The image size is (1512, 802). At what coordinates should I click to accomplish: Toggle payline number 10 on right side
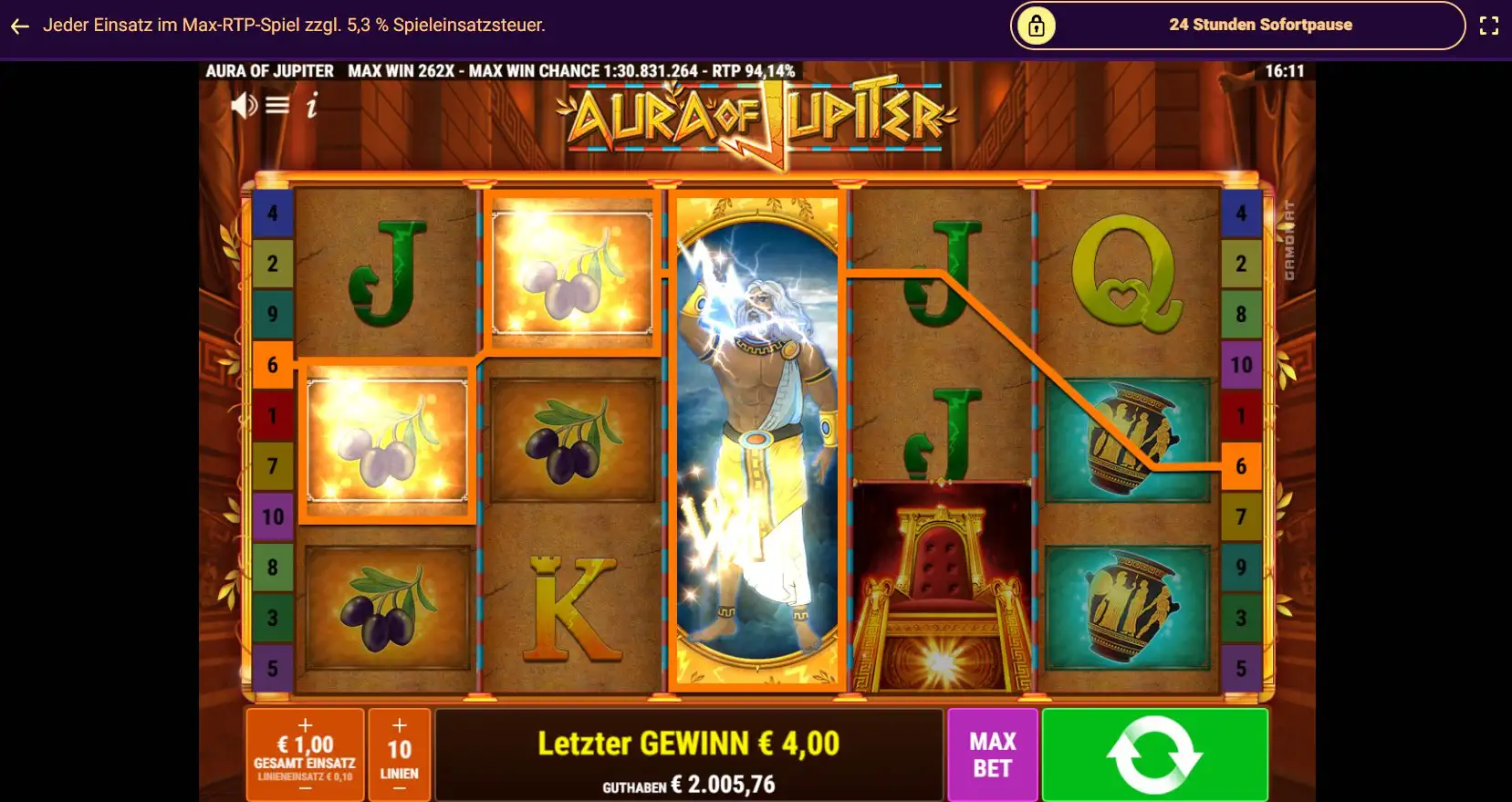[x=1242, y=365]
